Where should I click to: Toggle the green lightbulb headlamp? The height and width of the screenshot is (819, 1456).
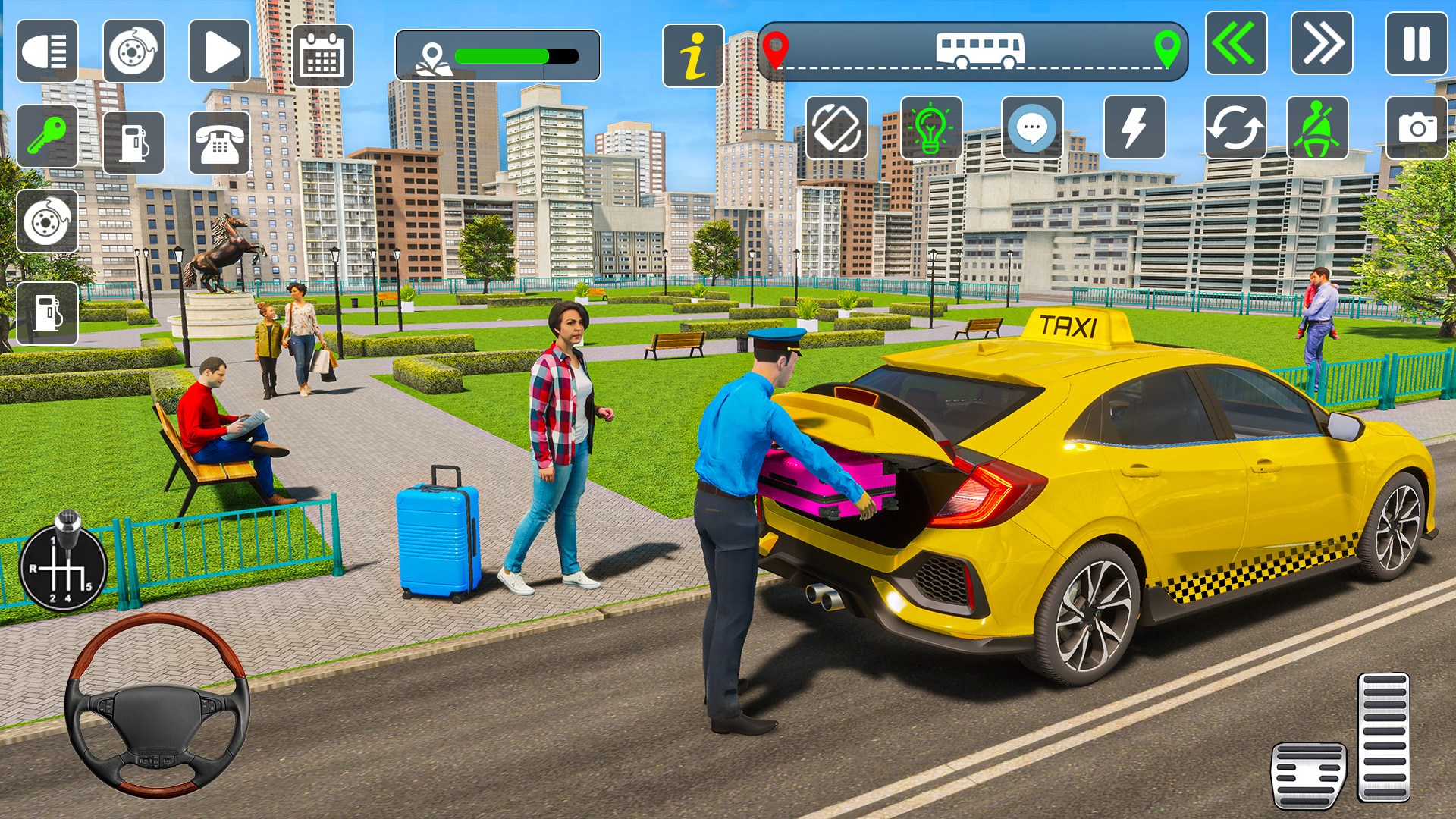point(930,127)
